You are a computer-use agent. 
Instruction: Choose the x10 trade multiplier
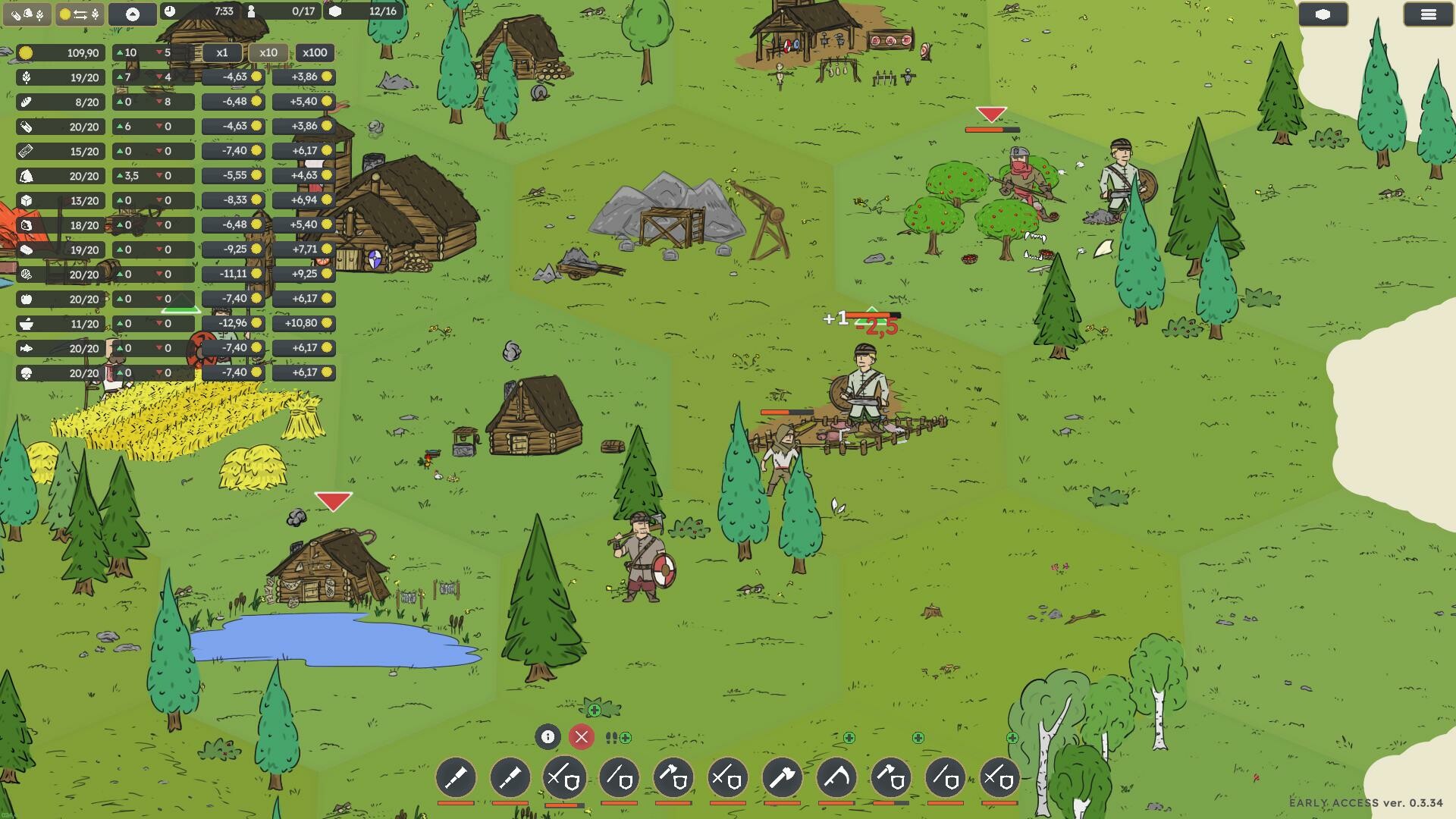(x=268, y=53)
